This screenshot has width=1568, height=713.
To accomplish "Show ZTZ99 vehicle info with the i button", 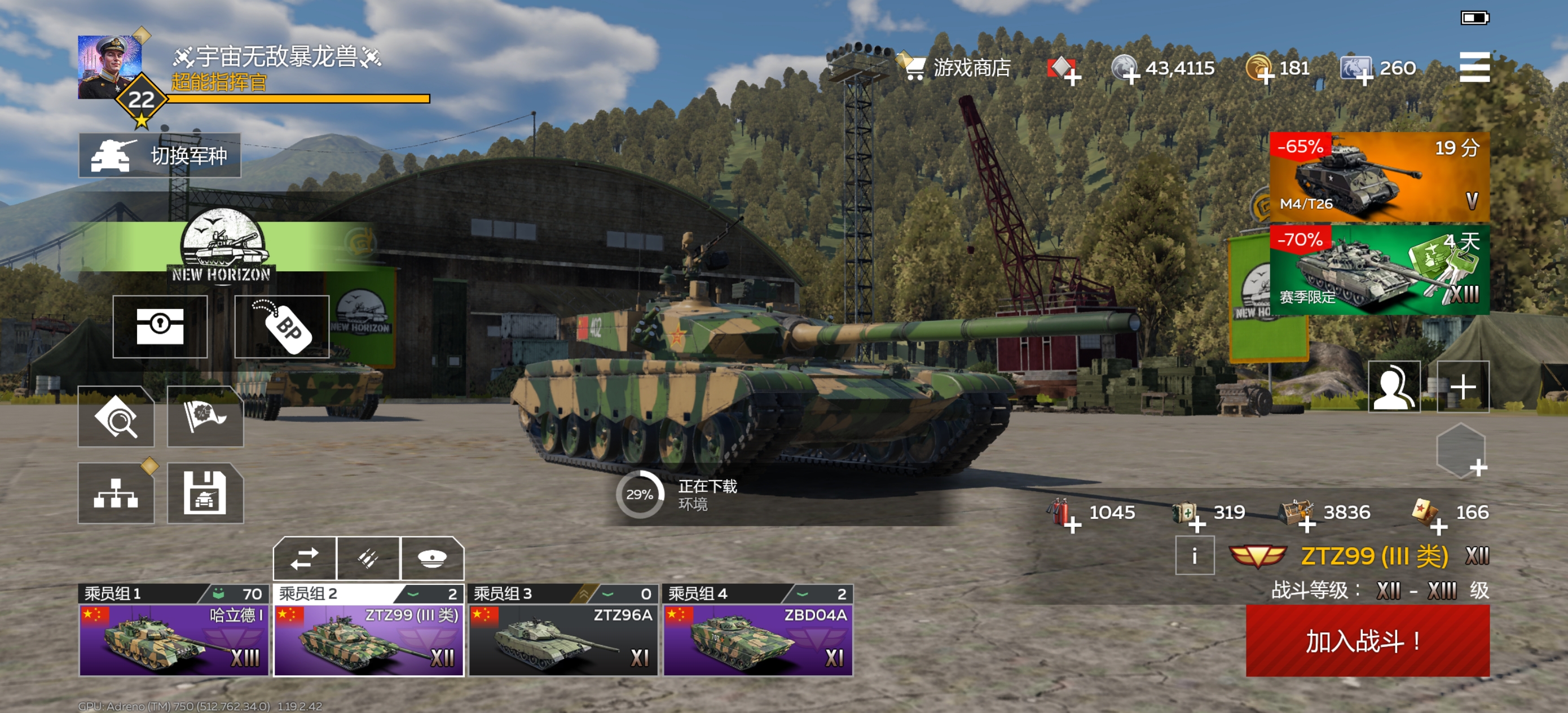I will (1194, 555).
